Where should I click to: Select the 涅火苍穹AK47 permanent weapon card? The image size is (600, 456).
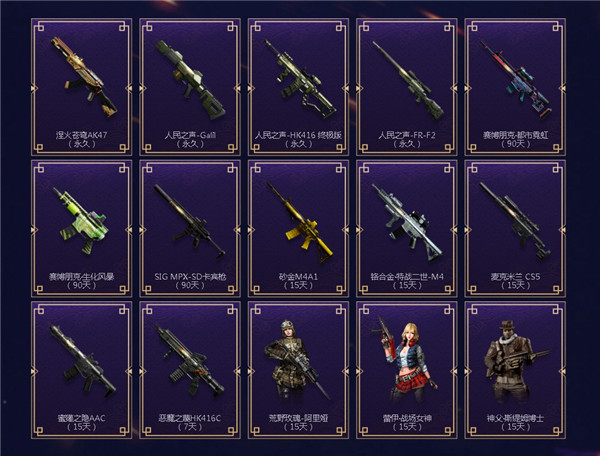click(82, 85)
